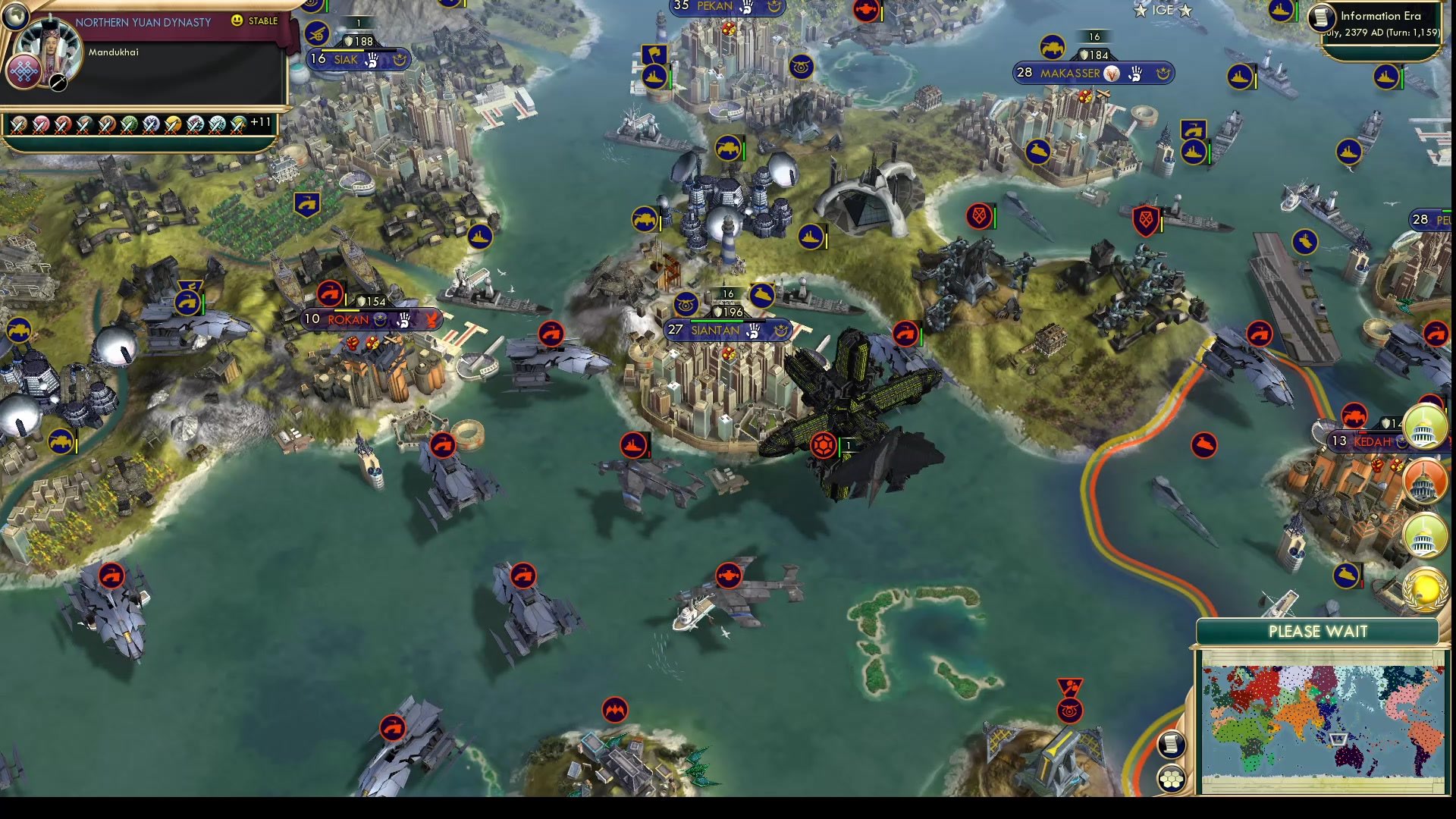Click the PLEASE WAIT banner above the minimap
Screen dimensions: 1456x819
(x=1319, y=631)
